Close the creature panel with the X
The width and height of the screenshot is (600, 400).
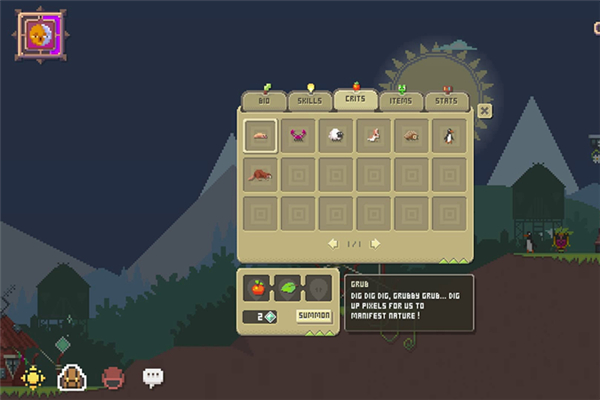pyautogui.click(x=485, y=111)
